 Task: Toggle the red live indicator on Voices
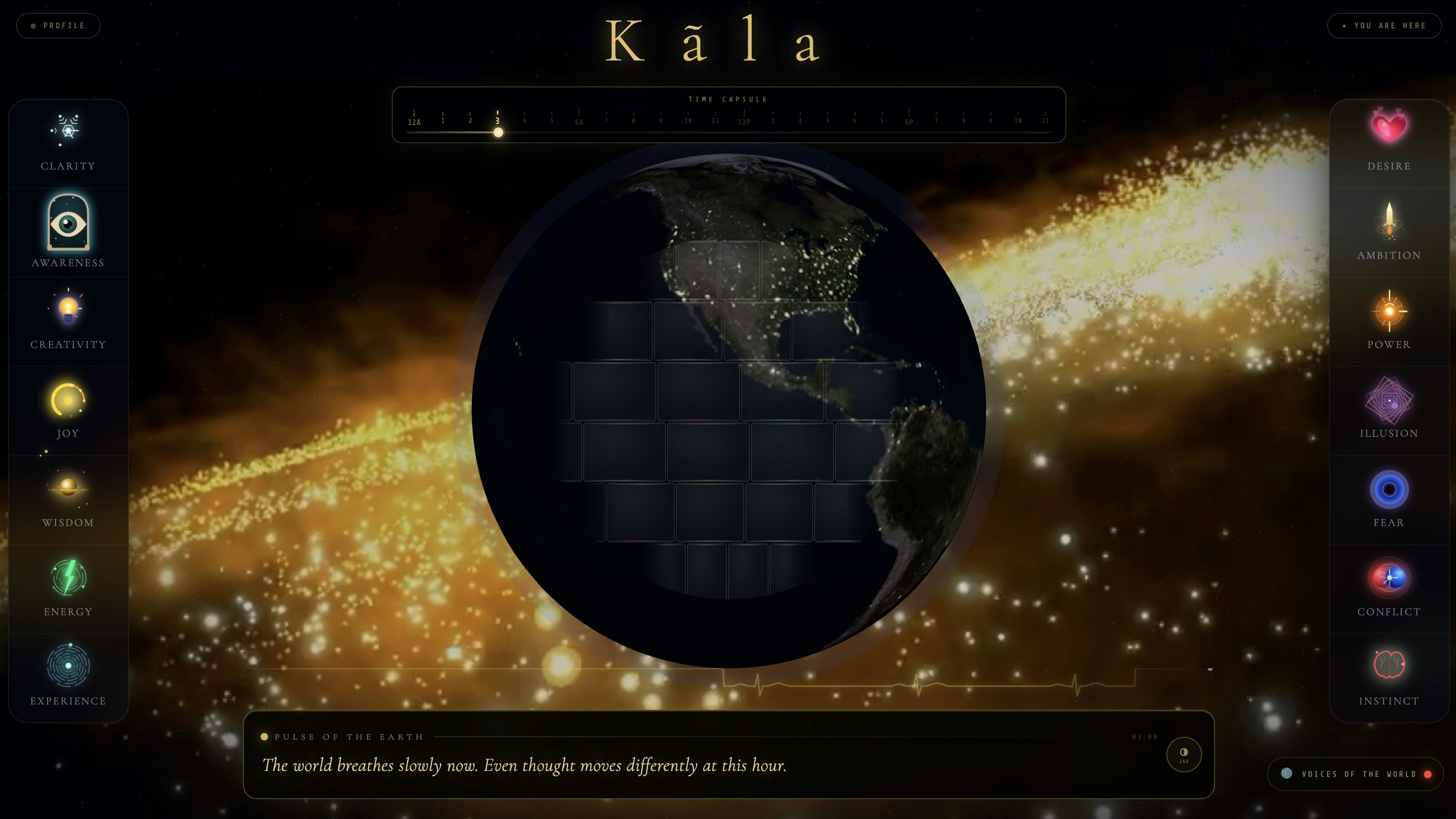click(x=1427, y=774)
